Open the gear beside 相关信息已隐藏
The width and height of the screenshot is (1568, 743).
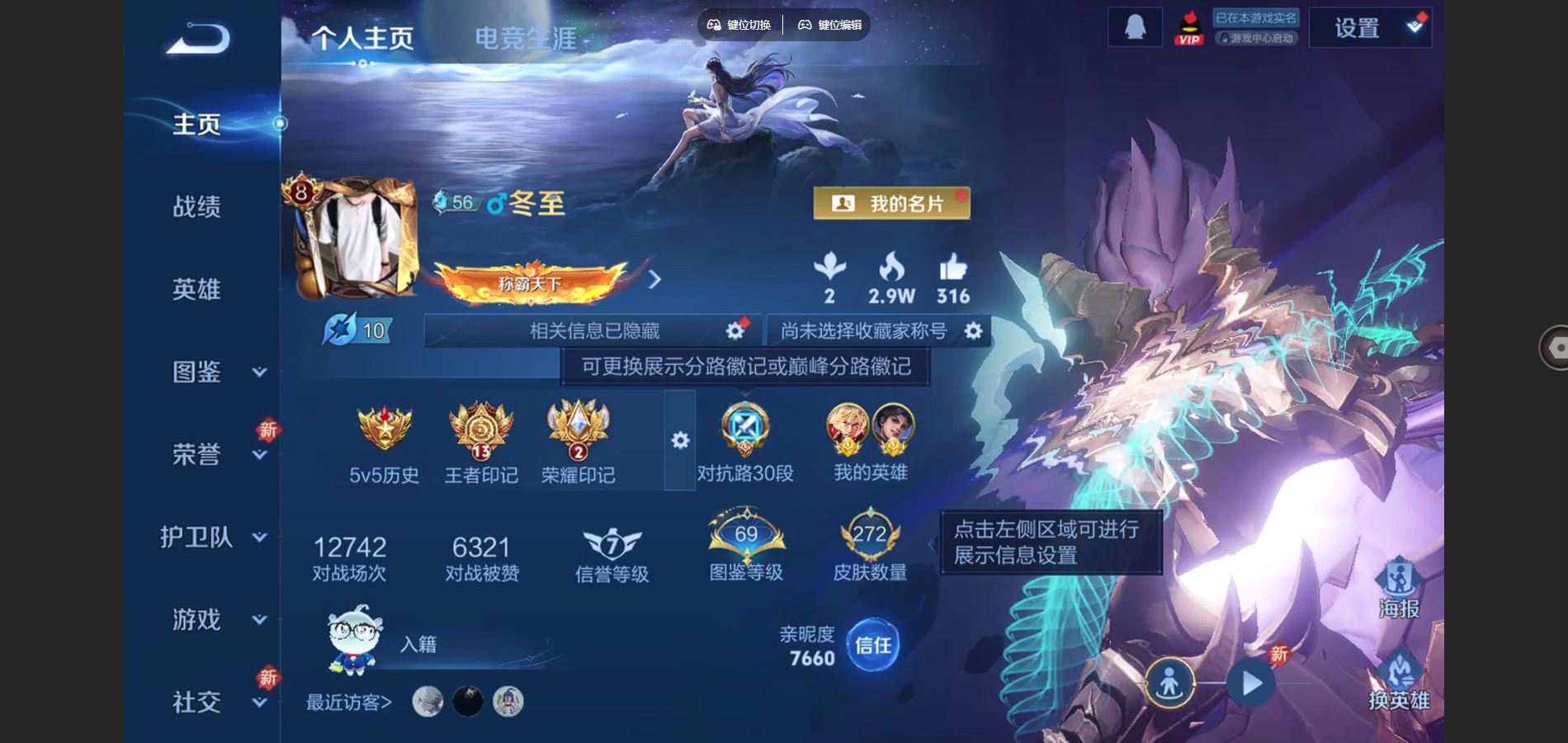[x=733, y=329]
